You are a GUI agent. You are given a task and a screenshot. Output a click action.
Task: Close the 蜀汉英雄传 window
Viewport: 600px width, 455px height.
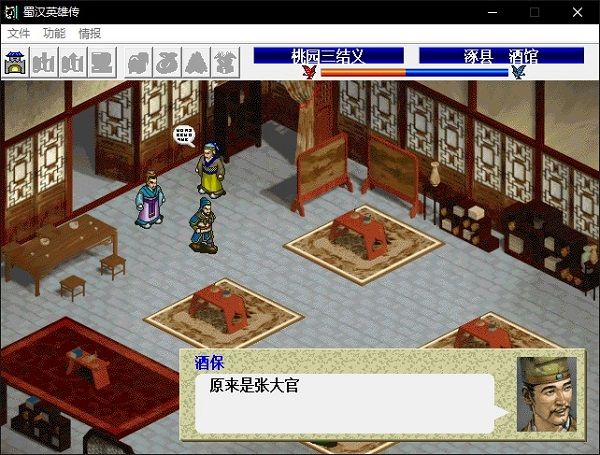point(577,11)
